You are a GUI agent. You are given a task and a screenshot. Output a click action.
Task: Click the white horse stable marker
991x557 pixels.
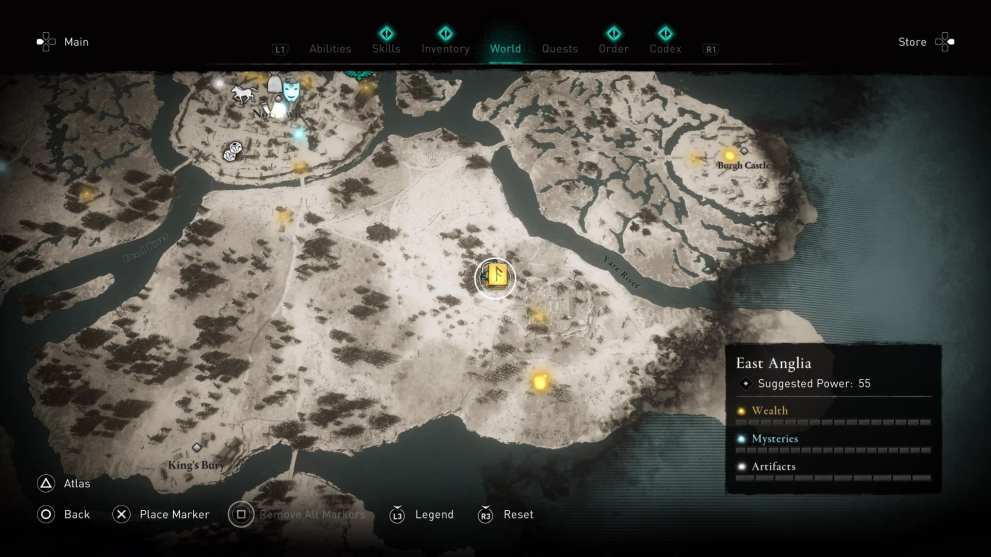point(243,94)
